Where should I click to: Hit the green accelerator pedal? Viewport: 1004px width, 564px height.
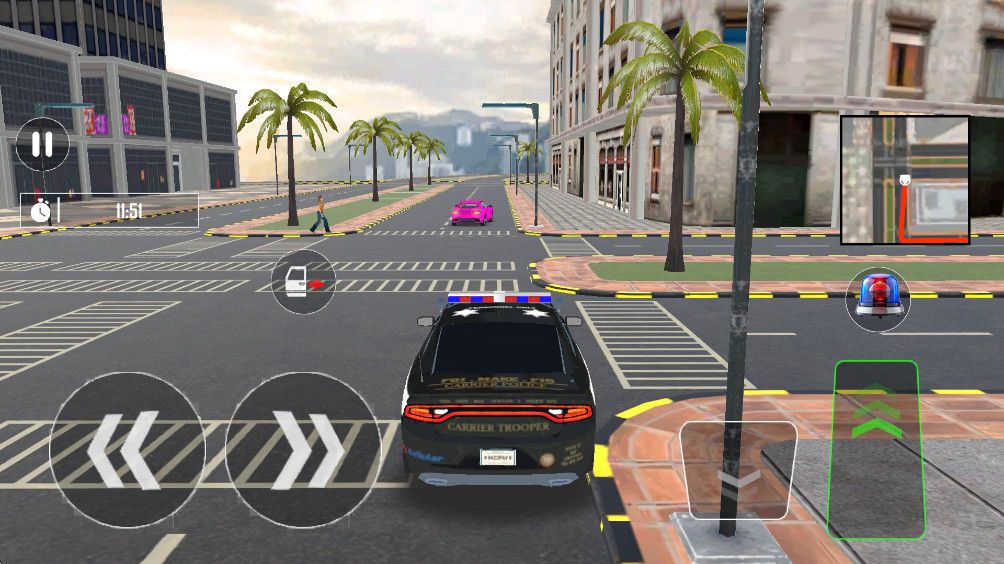[x=876, y=447]
